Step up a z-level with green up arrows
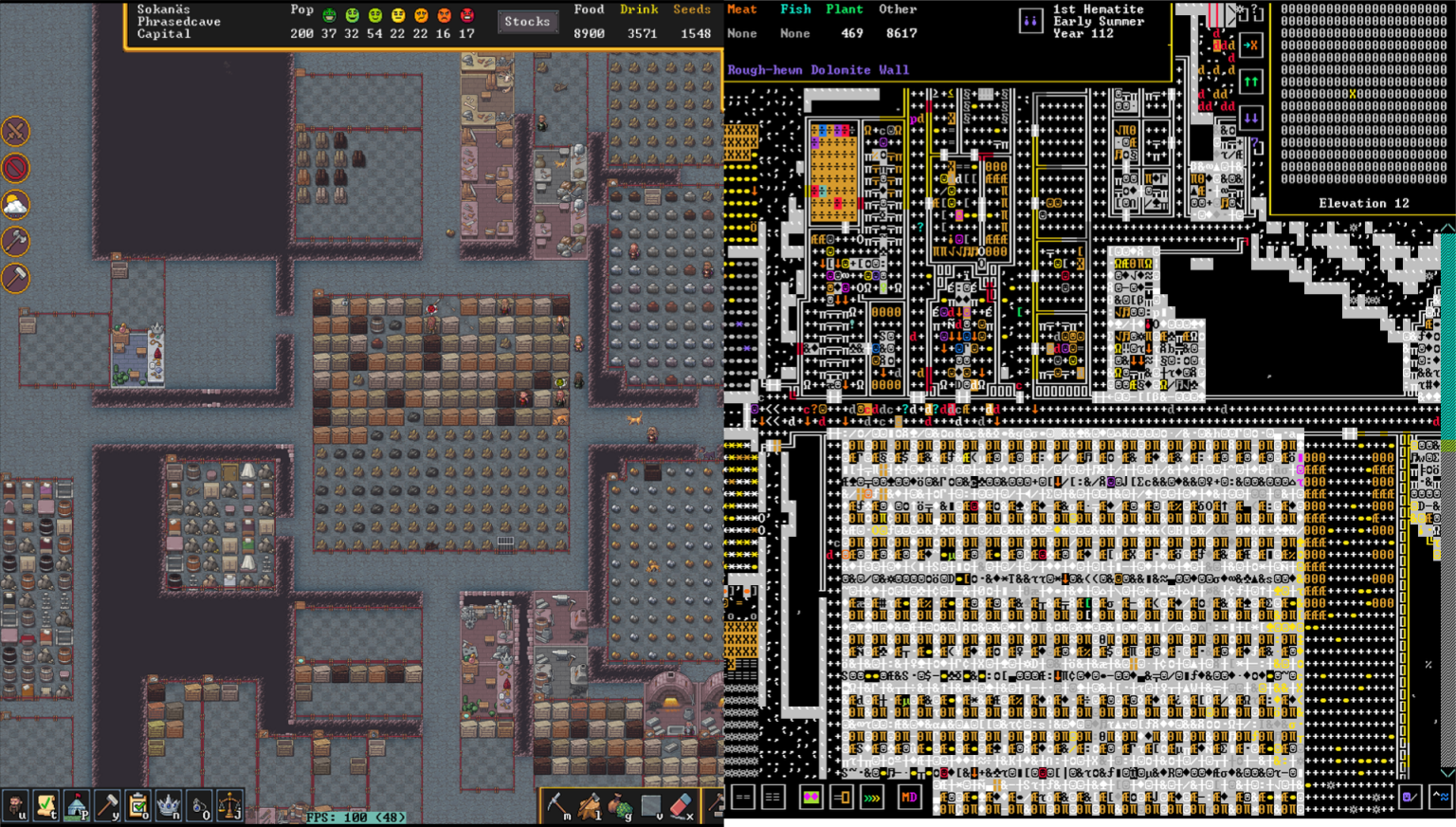 click(x=1250, y=80)
